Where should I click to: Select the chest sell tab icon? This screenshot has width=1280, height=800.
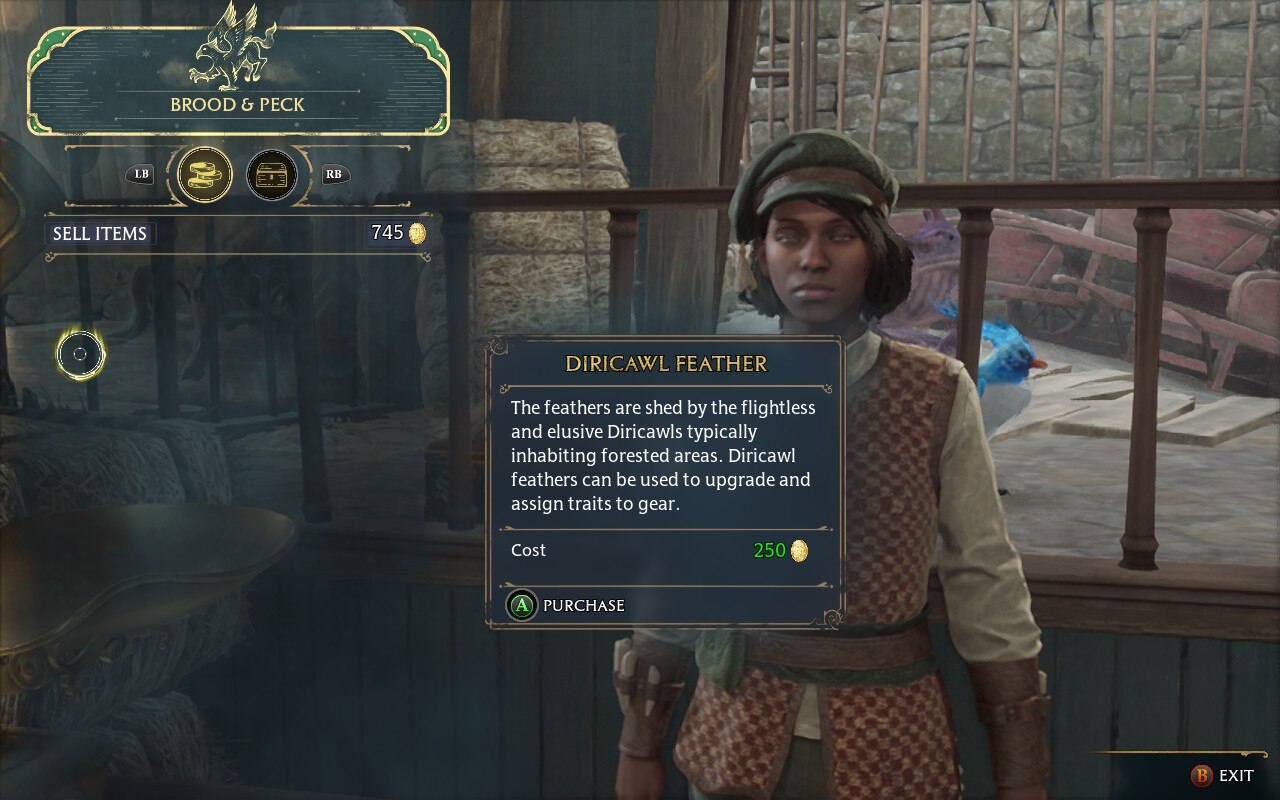click(272, 174)
